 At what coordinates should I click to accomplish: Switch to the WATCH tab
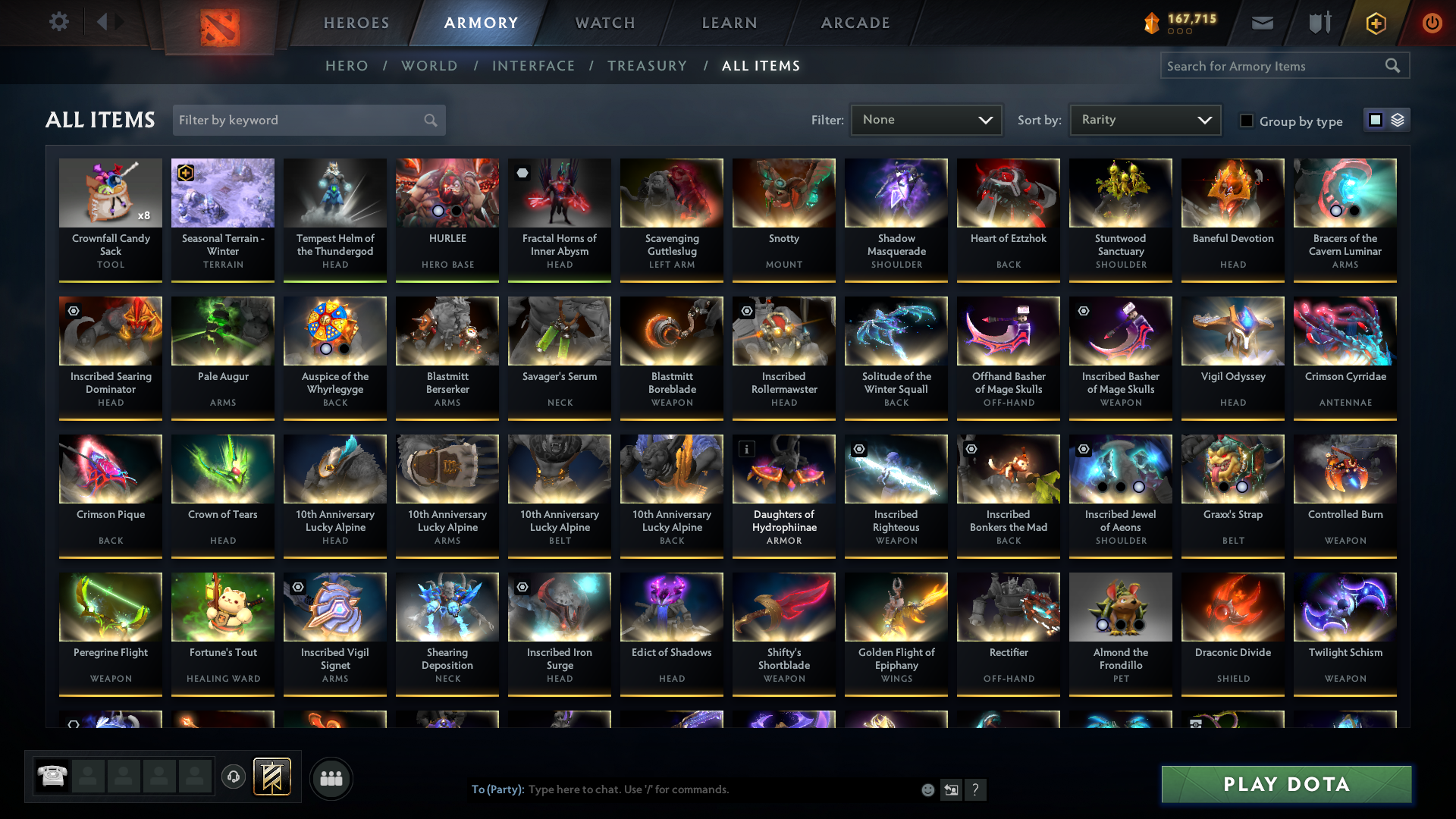(x=604, y=23)
